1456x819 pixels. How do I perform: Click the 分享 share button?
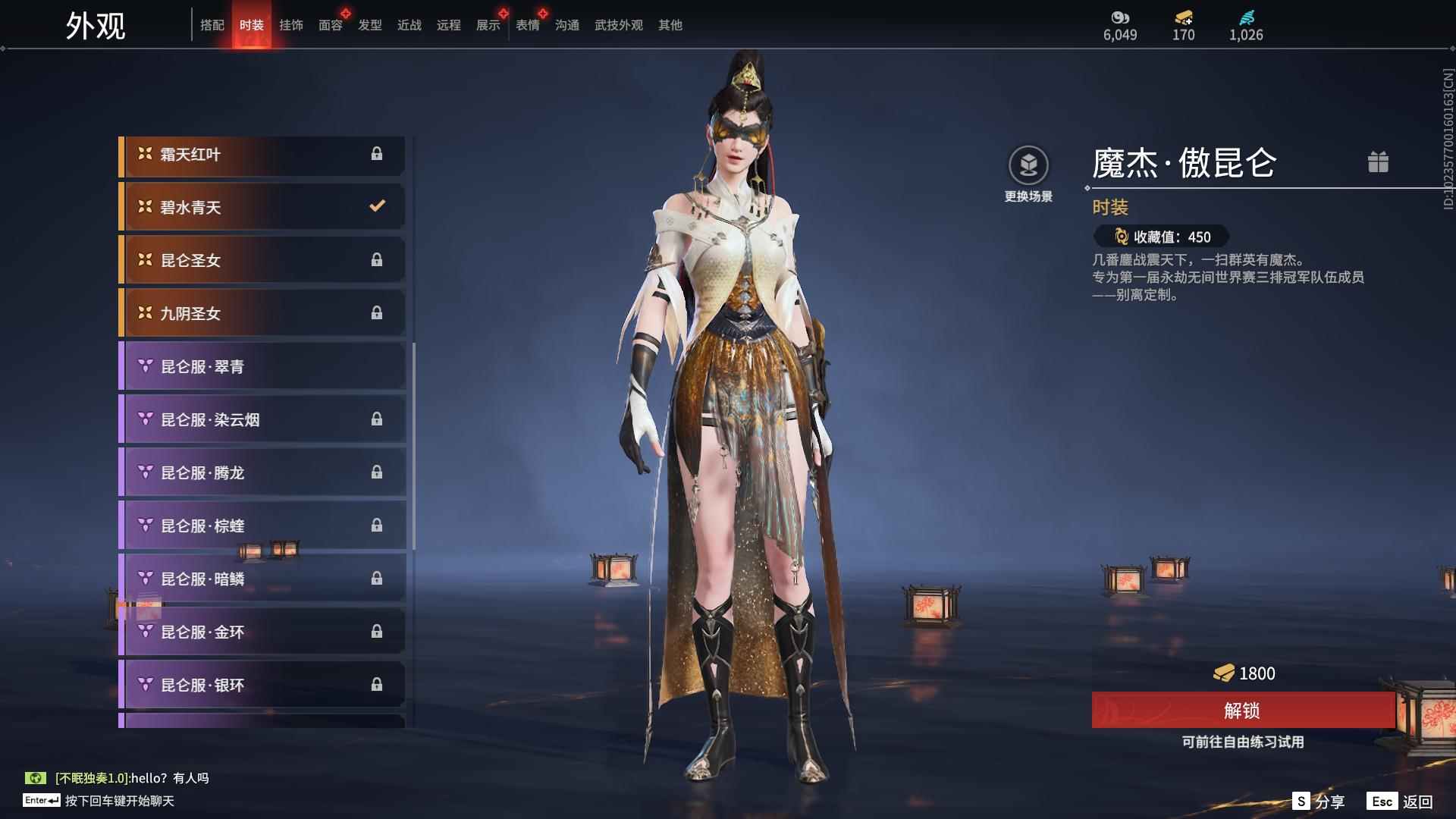tap(1319, 802)
